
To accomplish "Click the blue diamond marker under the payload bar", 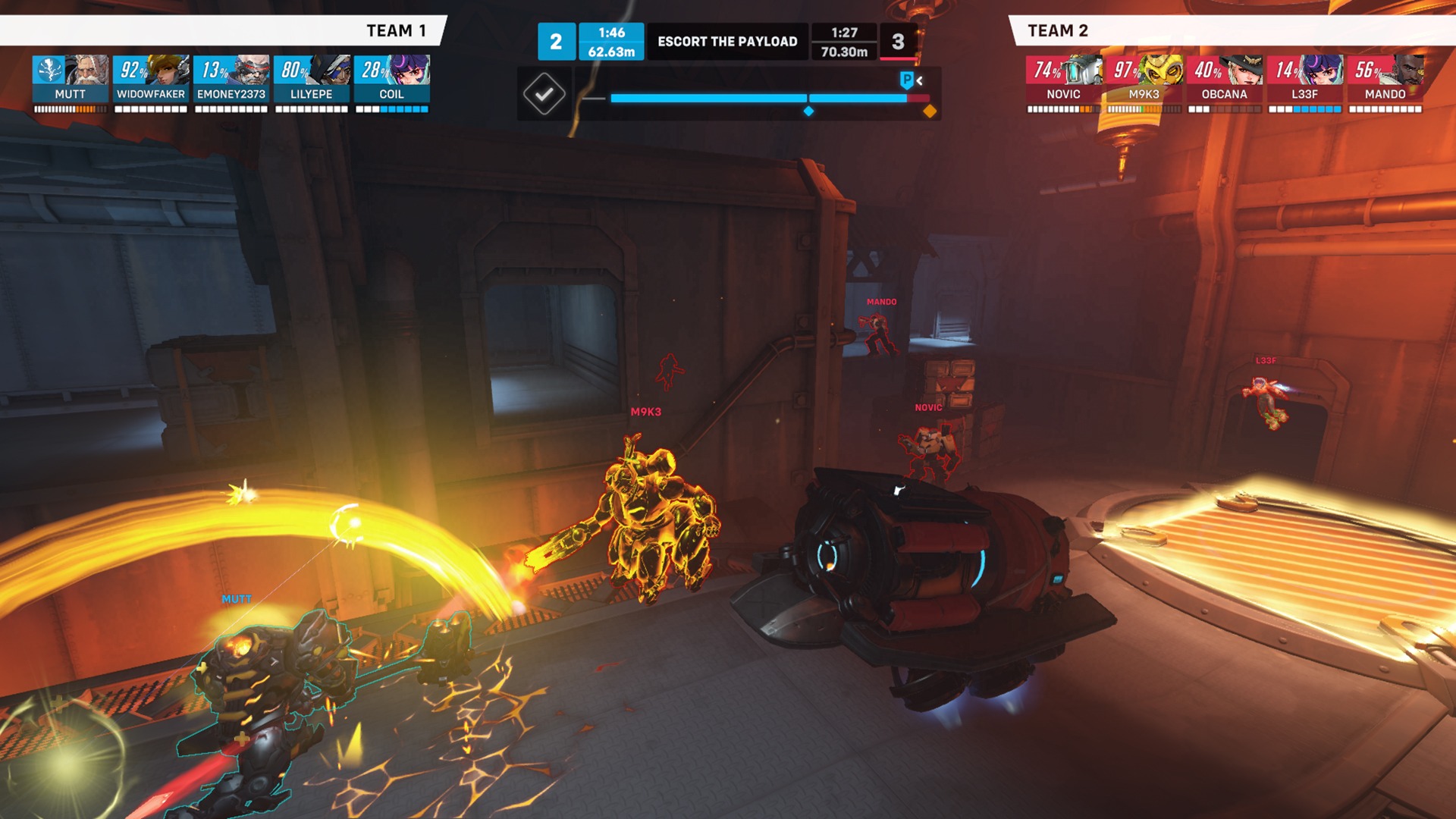I will tap(808, 111).
